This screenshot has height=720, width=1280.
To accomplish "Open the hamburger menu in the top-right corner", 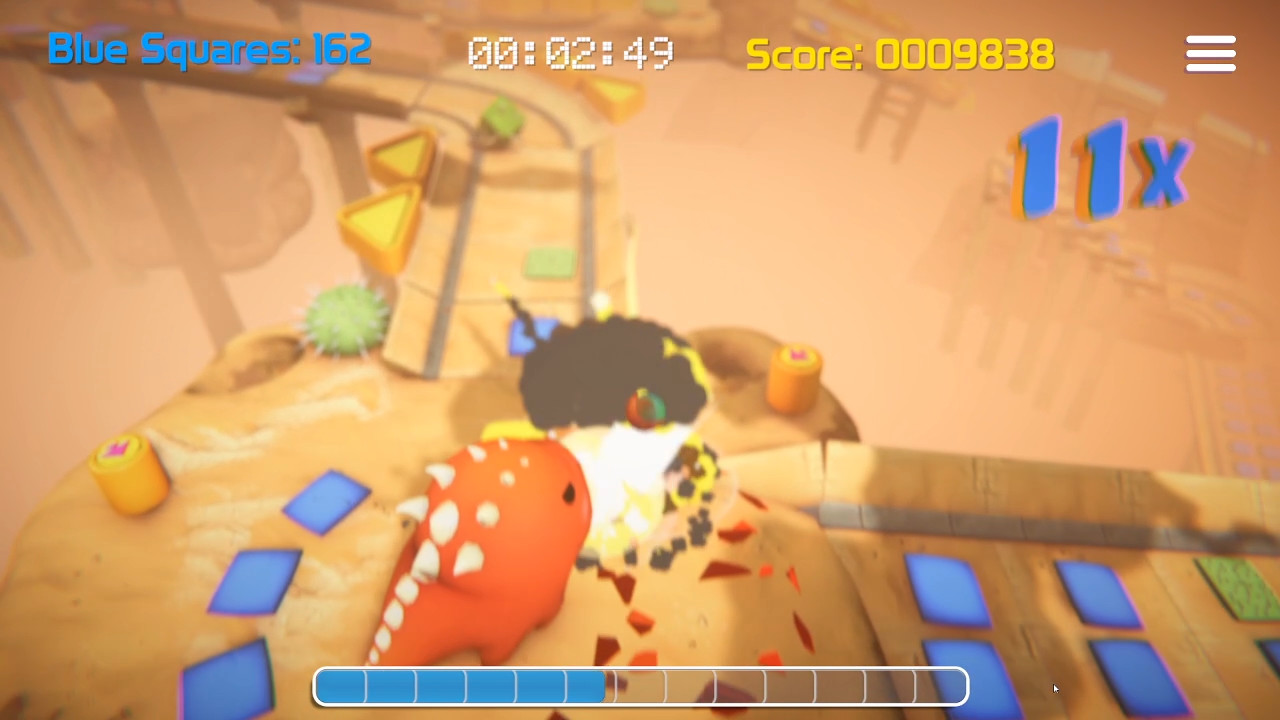I will click(x=1210, y=54).
